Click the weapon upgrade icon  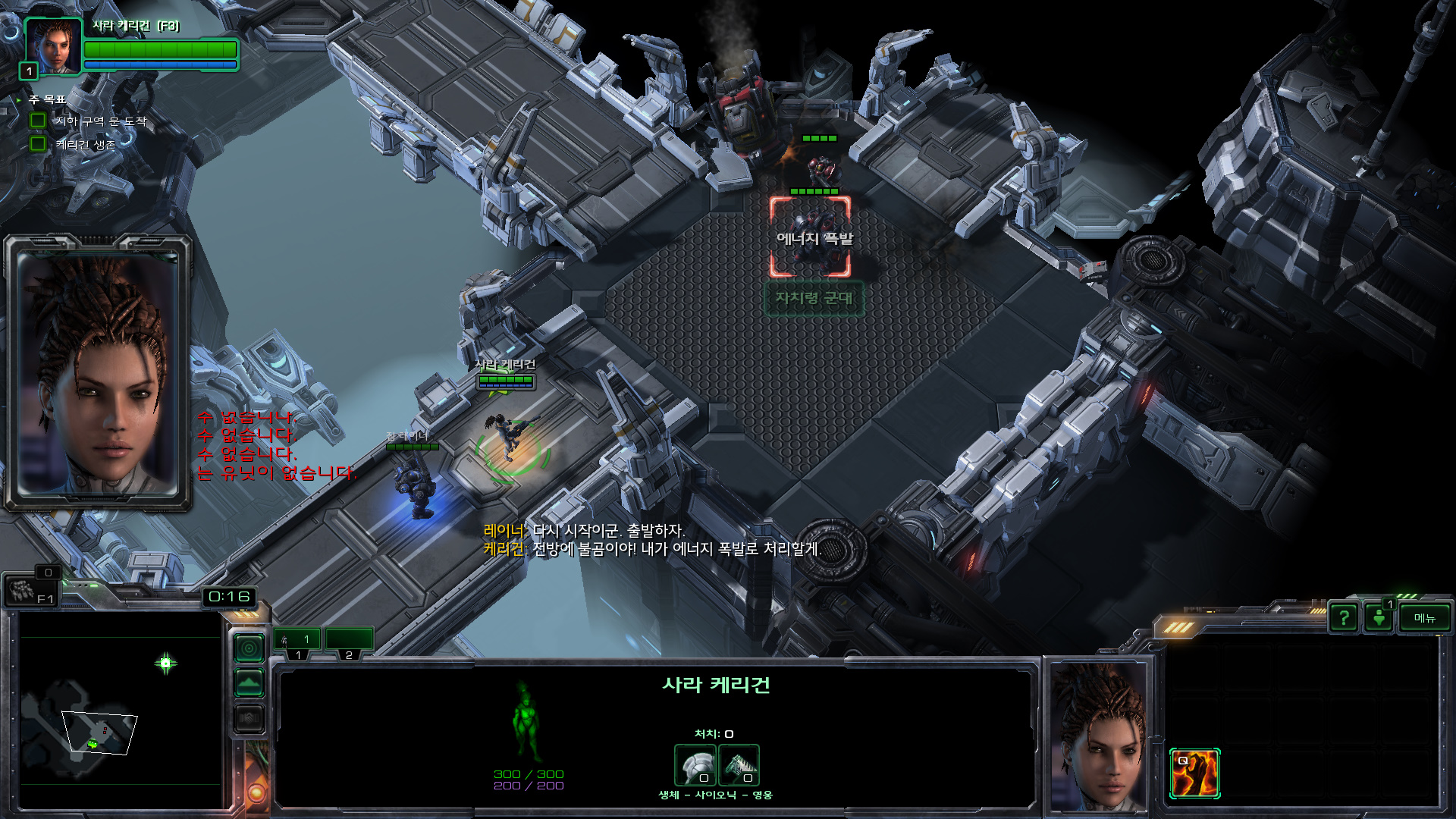(739, 764)
